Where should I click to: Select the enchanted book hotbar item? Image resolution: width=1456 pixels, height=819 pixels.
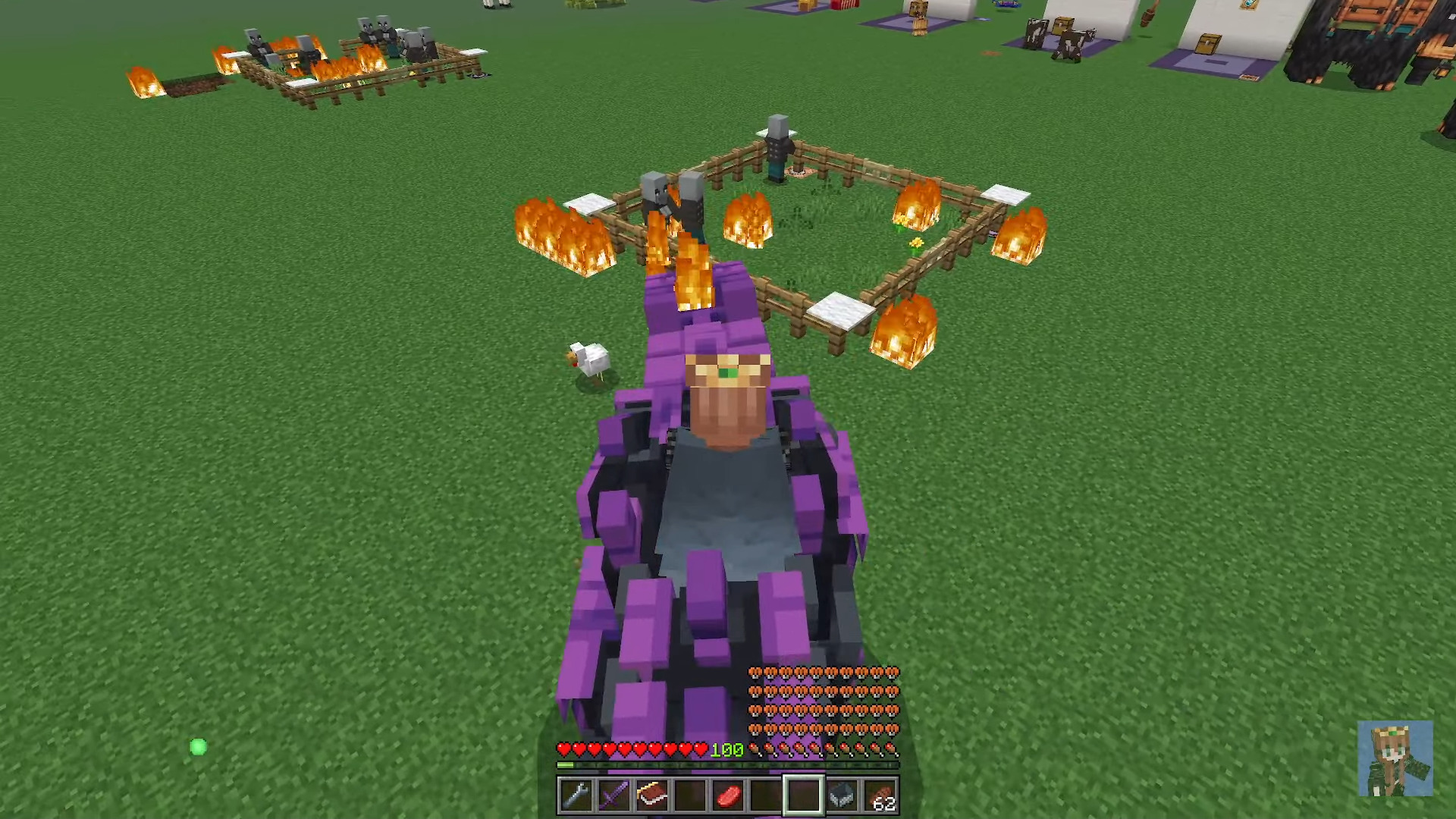(x=651, y=793)
